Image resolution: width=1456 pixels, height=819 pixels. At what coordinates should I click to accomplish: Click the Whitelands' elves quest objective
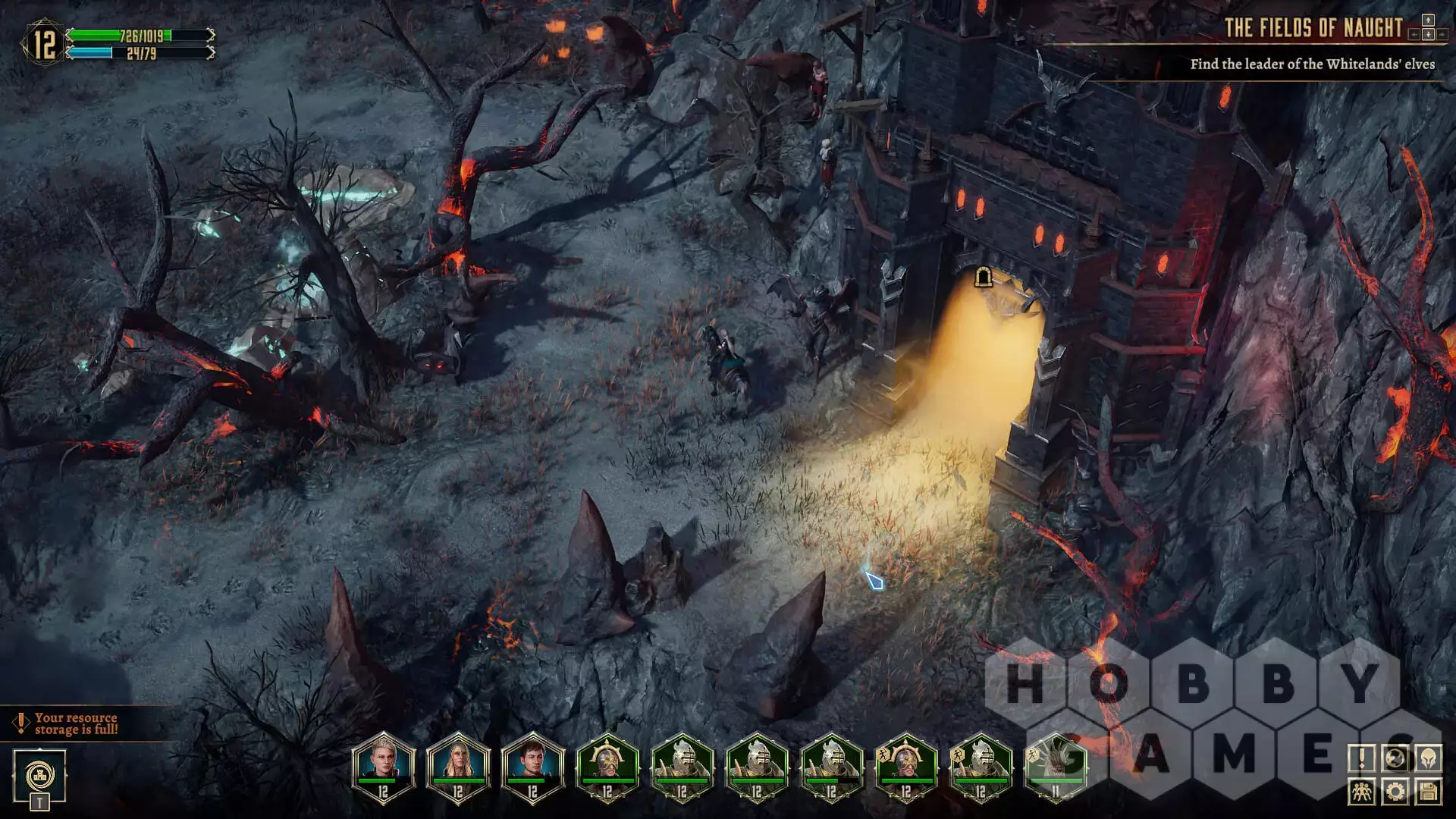point(1312,64)
